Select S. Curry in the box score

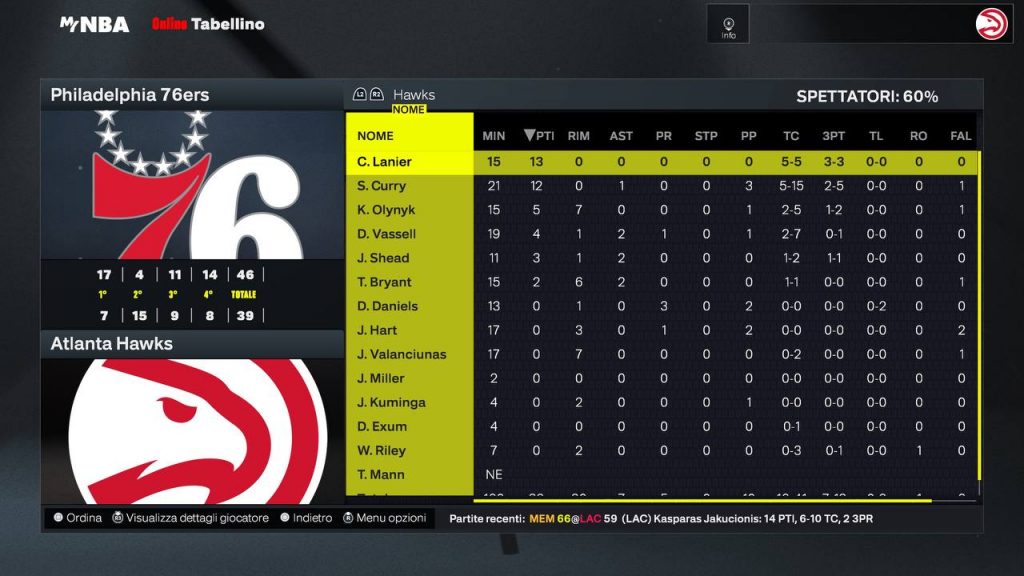click(381, 186)
